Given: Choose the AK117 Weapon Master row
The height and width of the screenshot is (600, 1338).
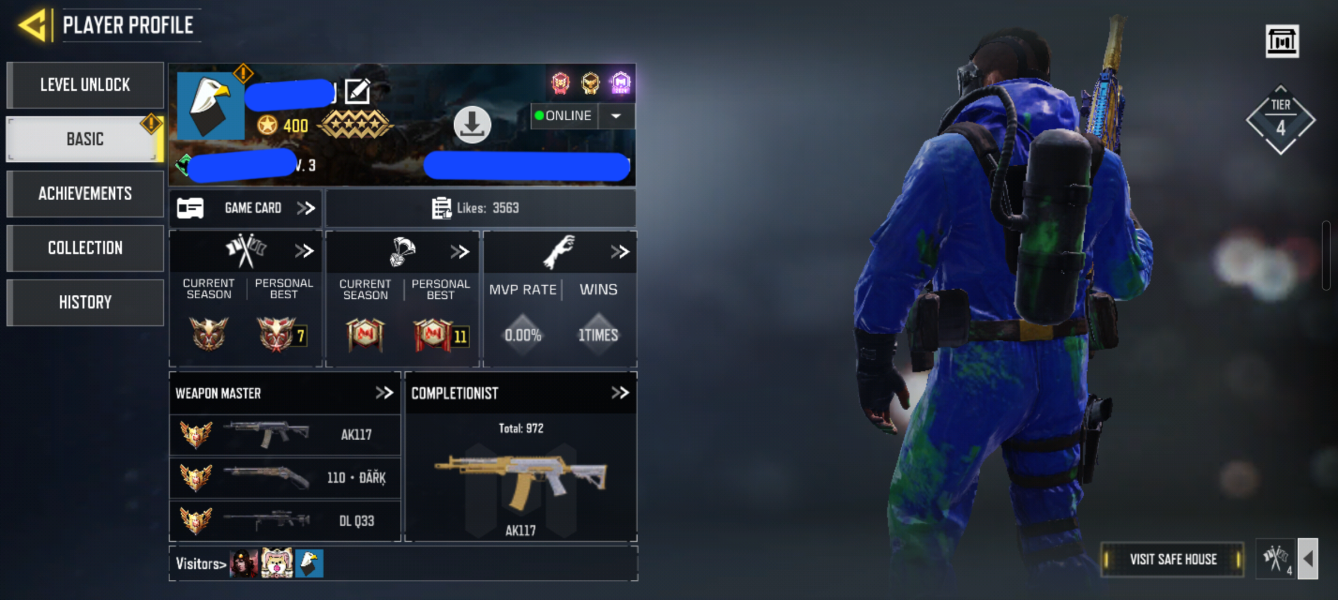Looking at the screenshot, I should pos(285,435).
